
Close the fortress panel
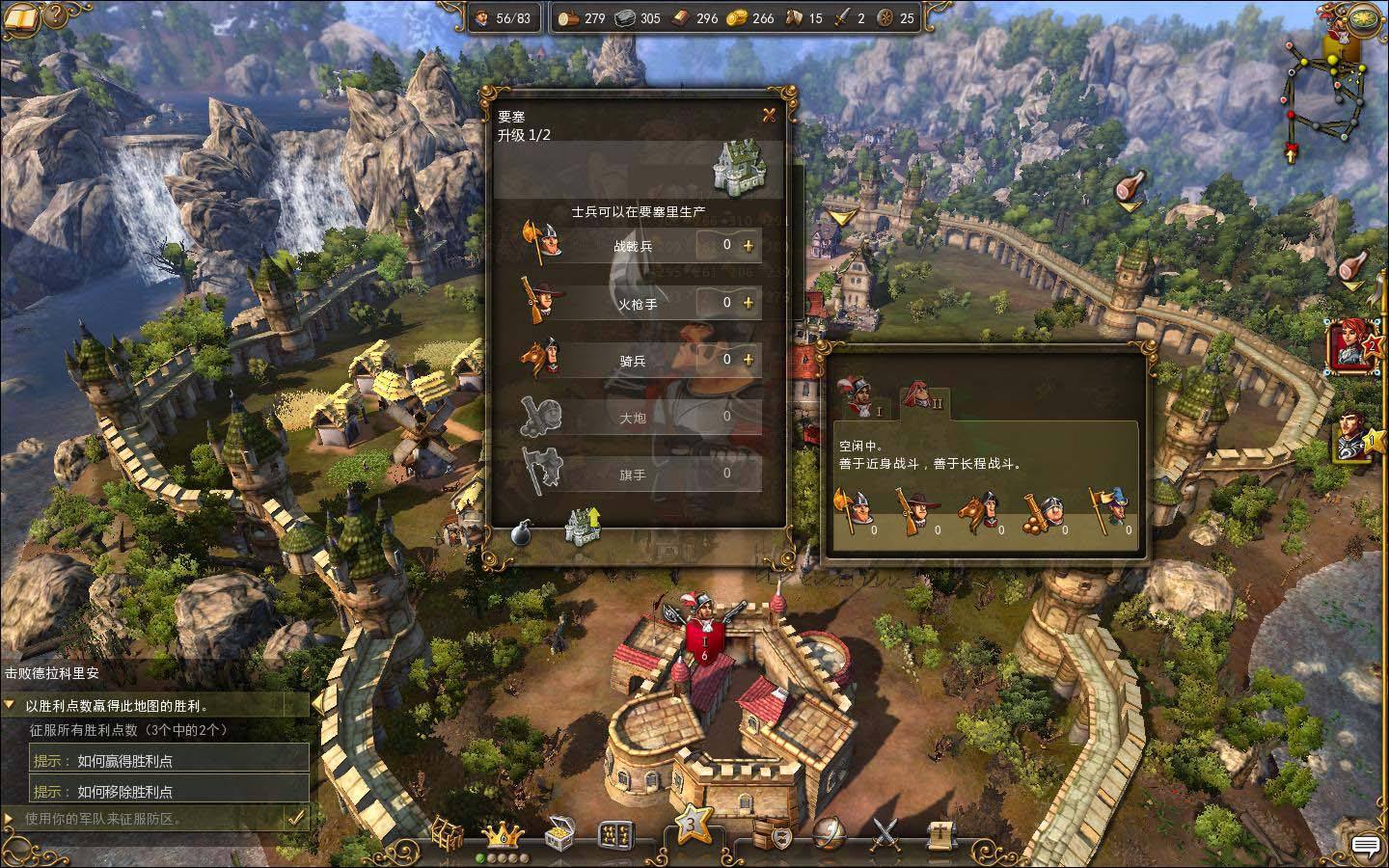pyautogui.click(x=769, y=116)
